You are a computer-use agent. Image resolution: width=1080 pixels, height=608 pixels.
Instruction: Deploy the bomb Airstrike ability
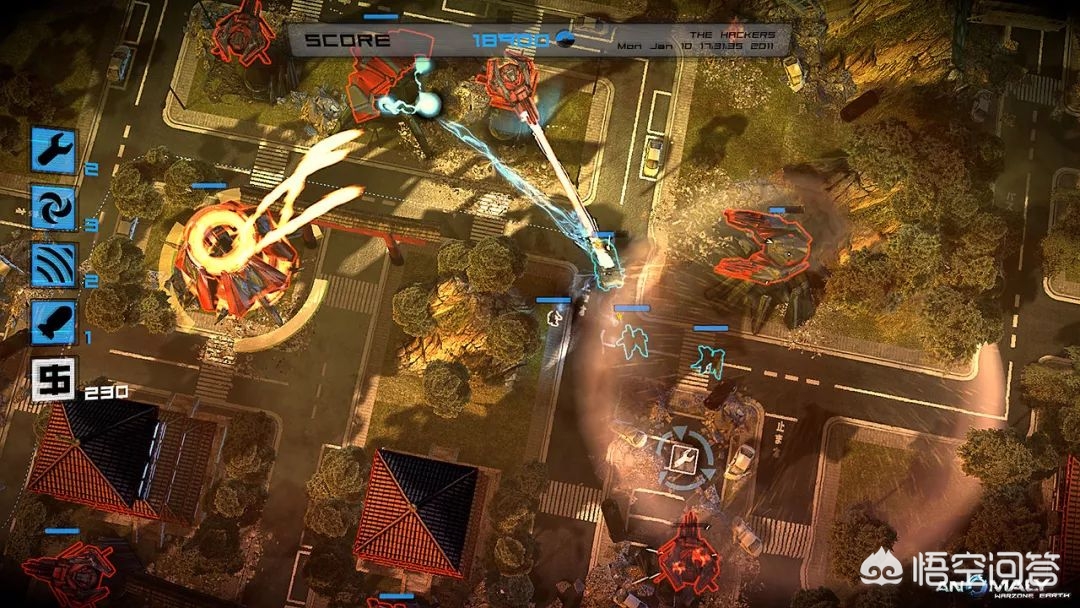pos(54,320)
